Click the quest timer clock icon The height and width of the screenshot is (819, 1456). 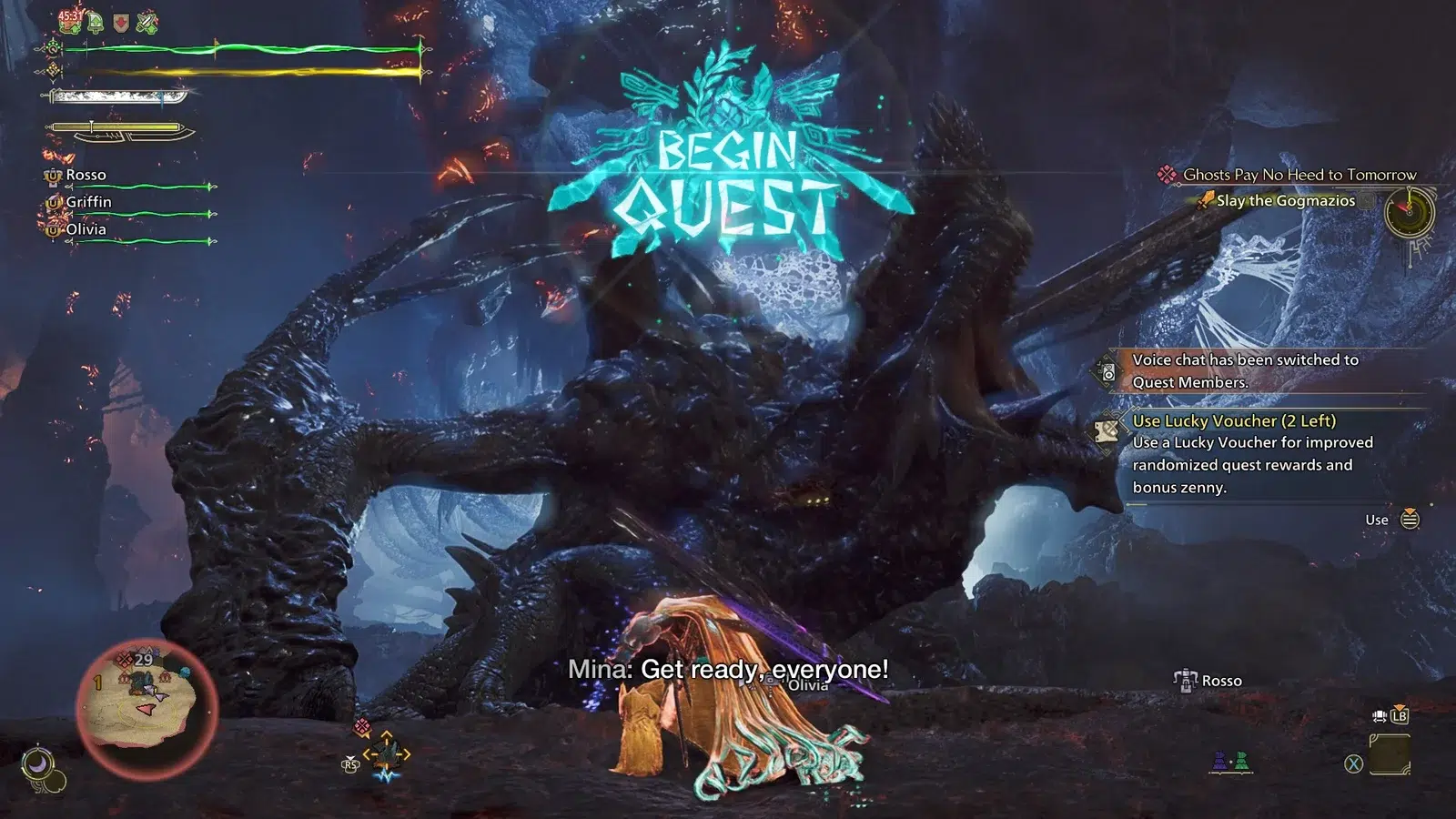click(1408, 213)
